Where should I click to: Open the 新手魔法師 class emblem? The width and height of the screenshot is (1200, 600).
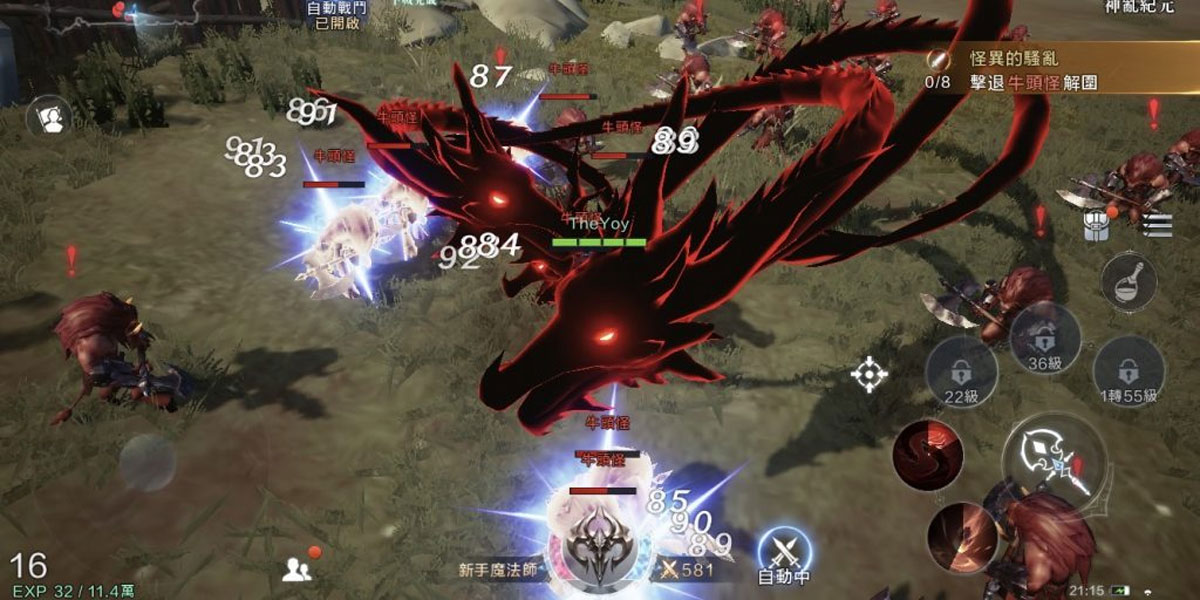point(598,545)
